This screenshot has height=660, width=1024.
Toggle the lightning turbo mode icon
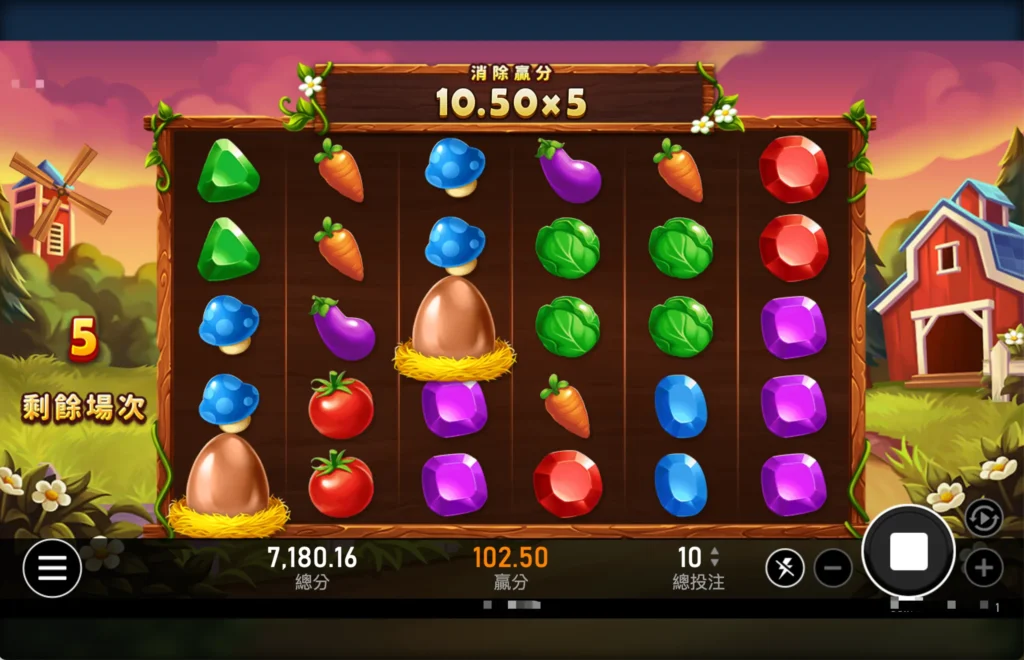(x=785, y=569)
